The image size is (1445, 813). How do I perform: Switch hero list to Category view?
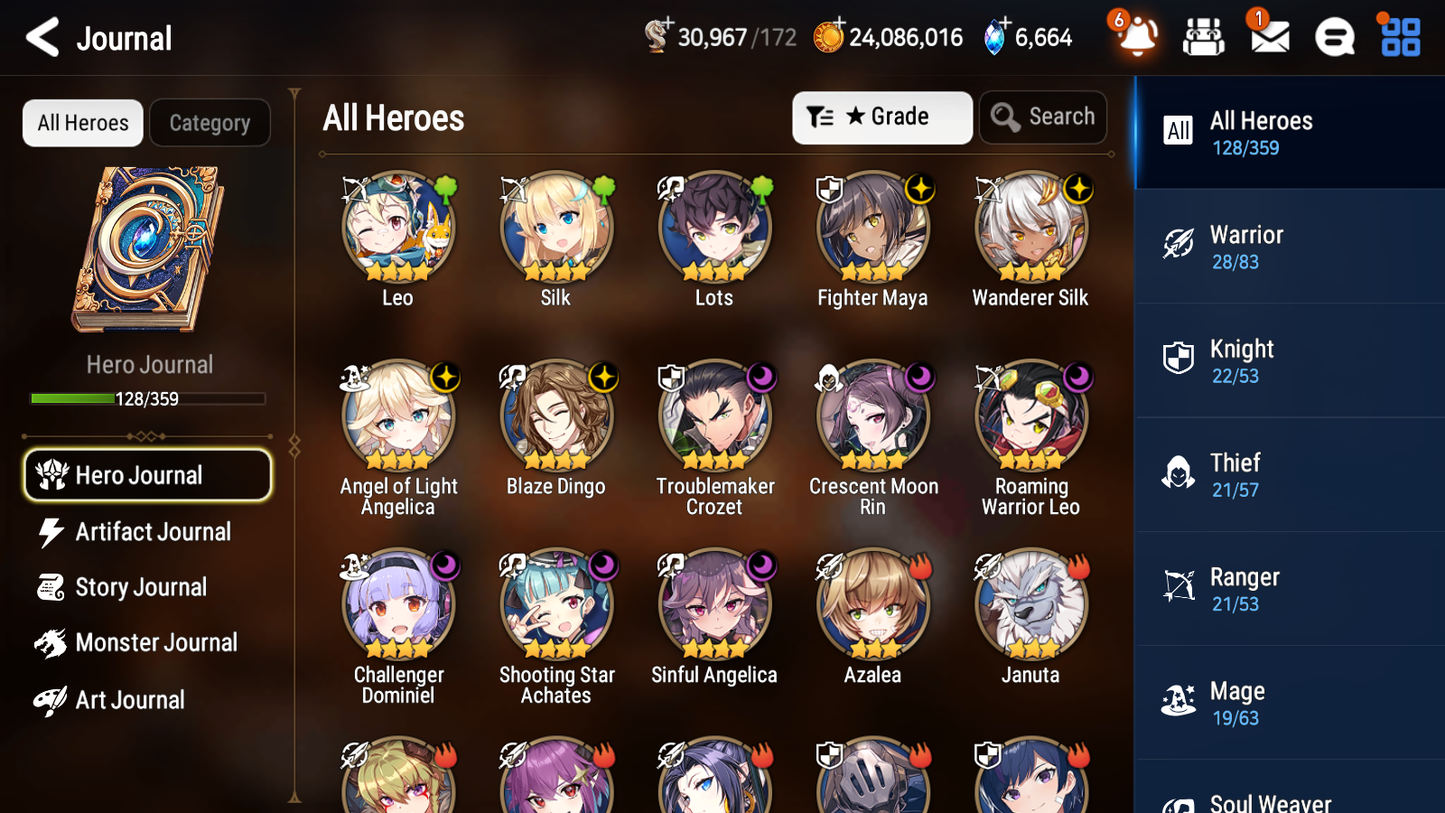point(210,122)
